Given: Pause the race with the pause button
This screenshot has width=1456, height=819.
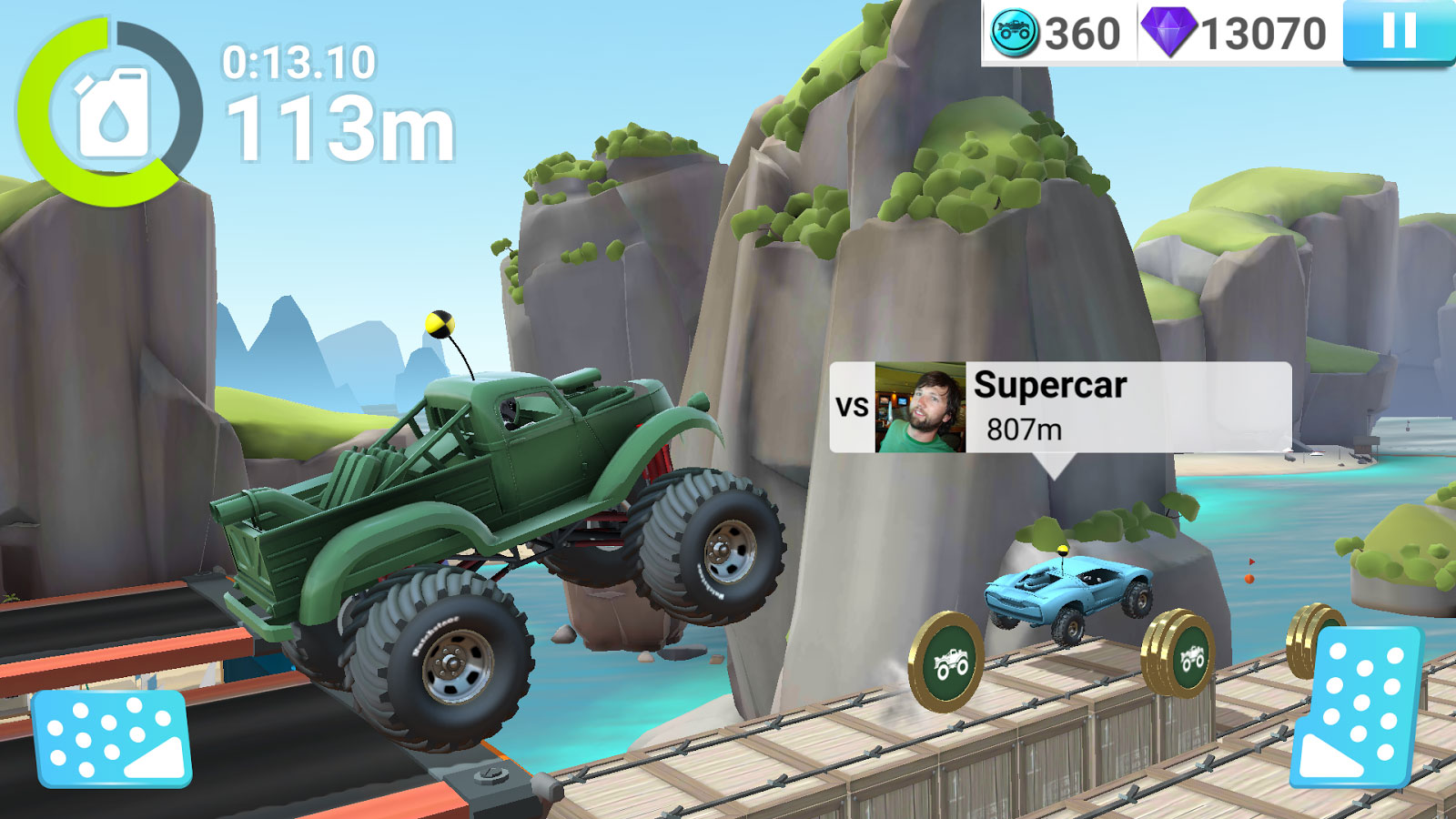Looking at the screenshot, I should point(1399,32).
